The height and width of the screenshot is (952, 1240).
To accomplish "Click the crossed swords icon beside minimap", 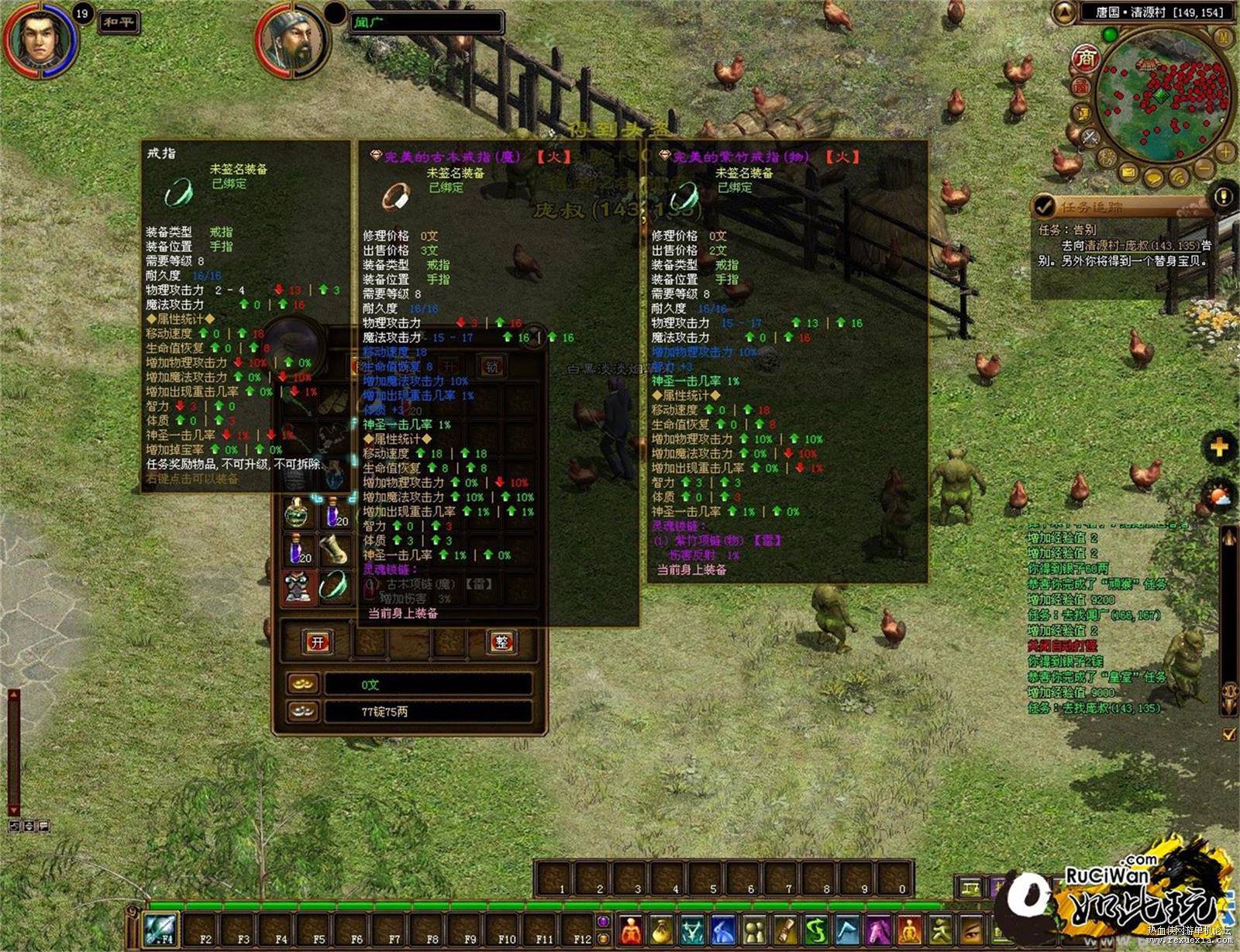I will click(x=1090, y=138).
